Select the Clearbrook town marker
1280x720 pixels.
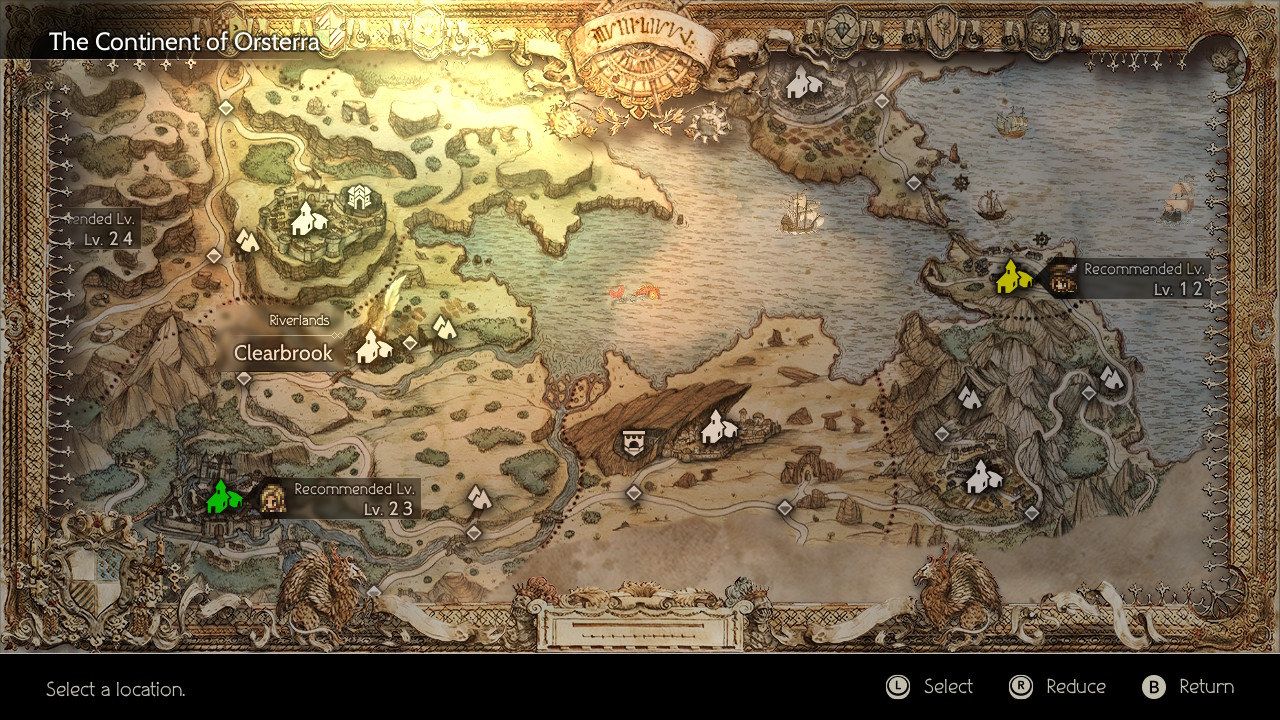click(x=373, y=347)
